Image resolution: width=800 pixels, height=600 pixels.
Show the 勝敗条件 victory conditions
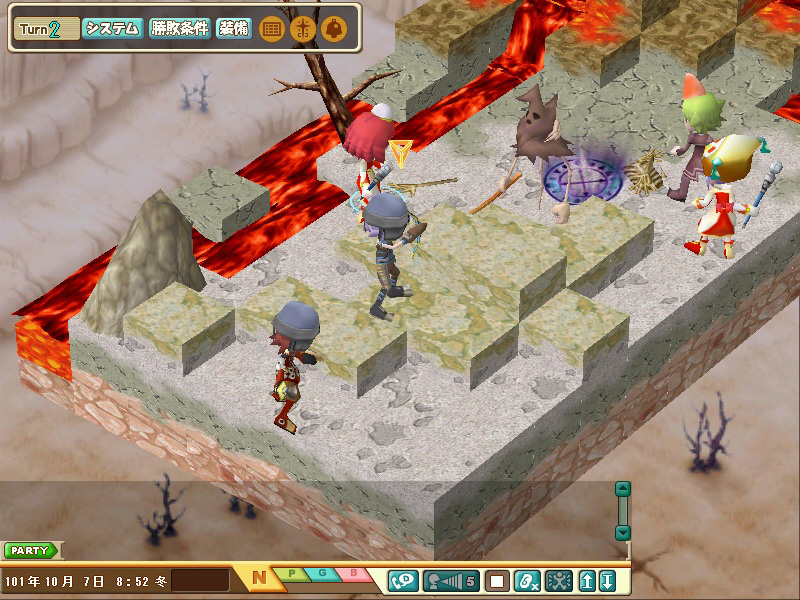[x=180, y=28]
